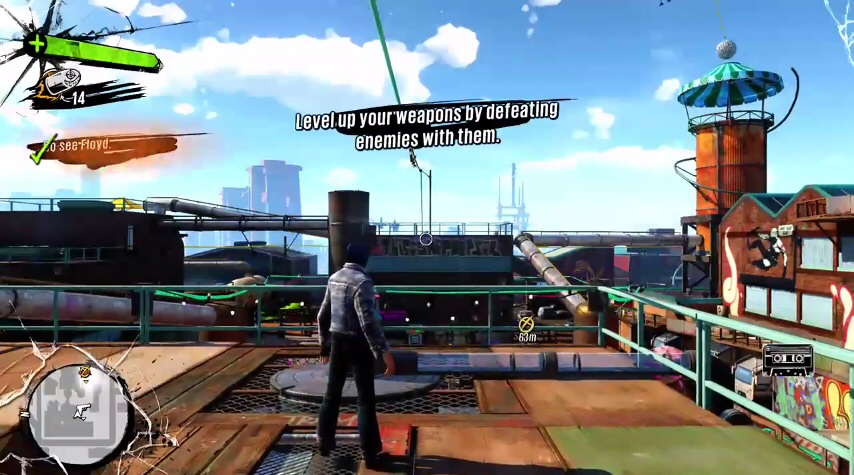Viewport: 854px width, 475px height.
Task: Open the circular minimap
Action: pos(78,412)
